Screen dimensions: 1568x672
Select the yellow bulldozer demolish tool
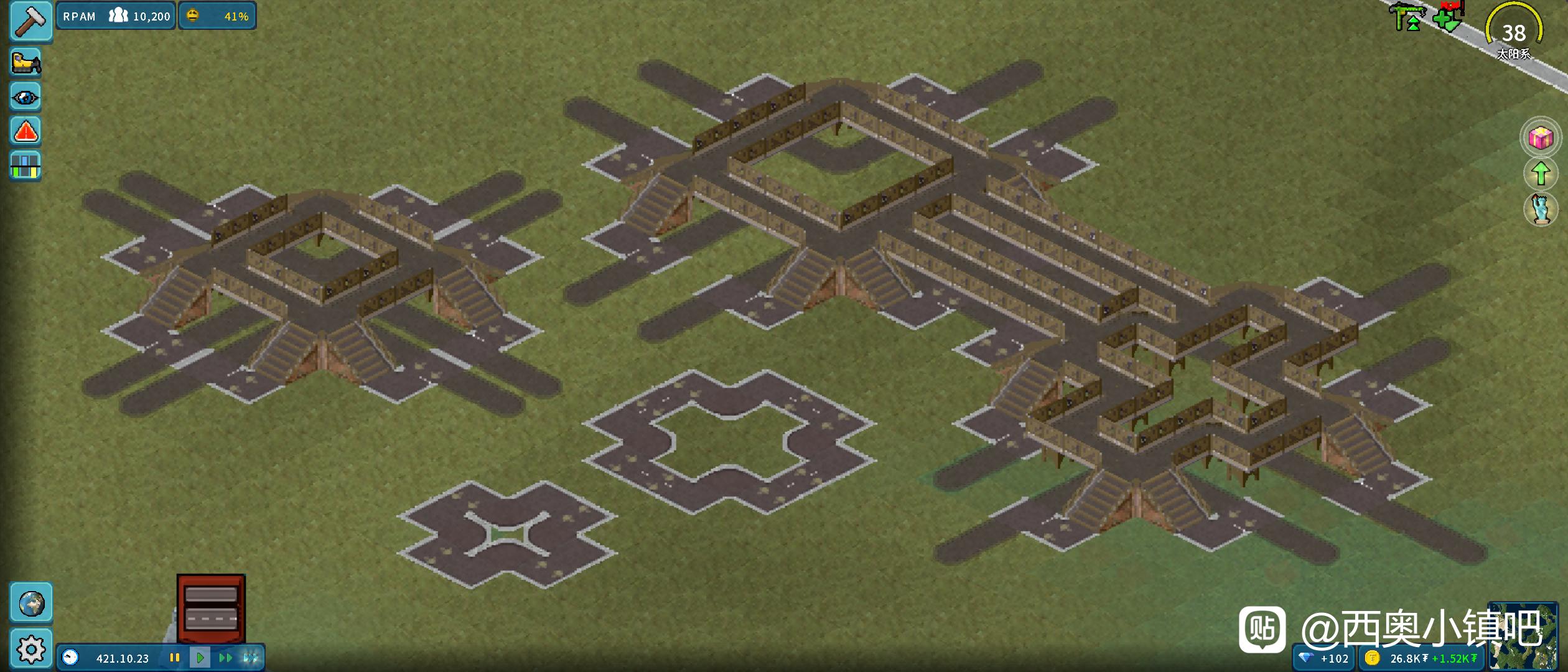coord(26,62)
